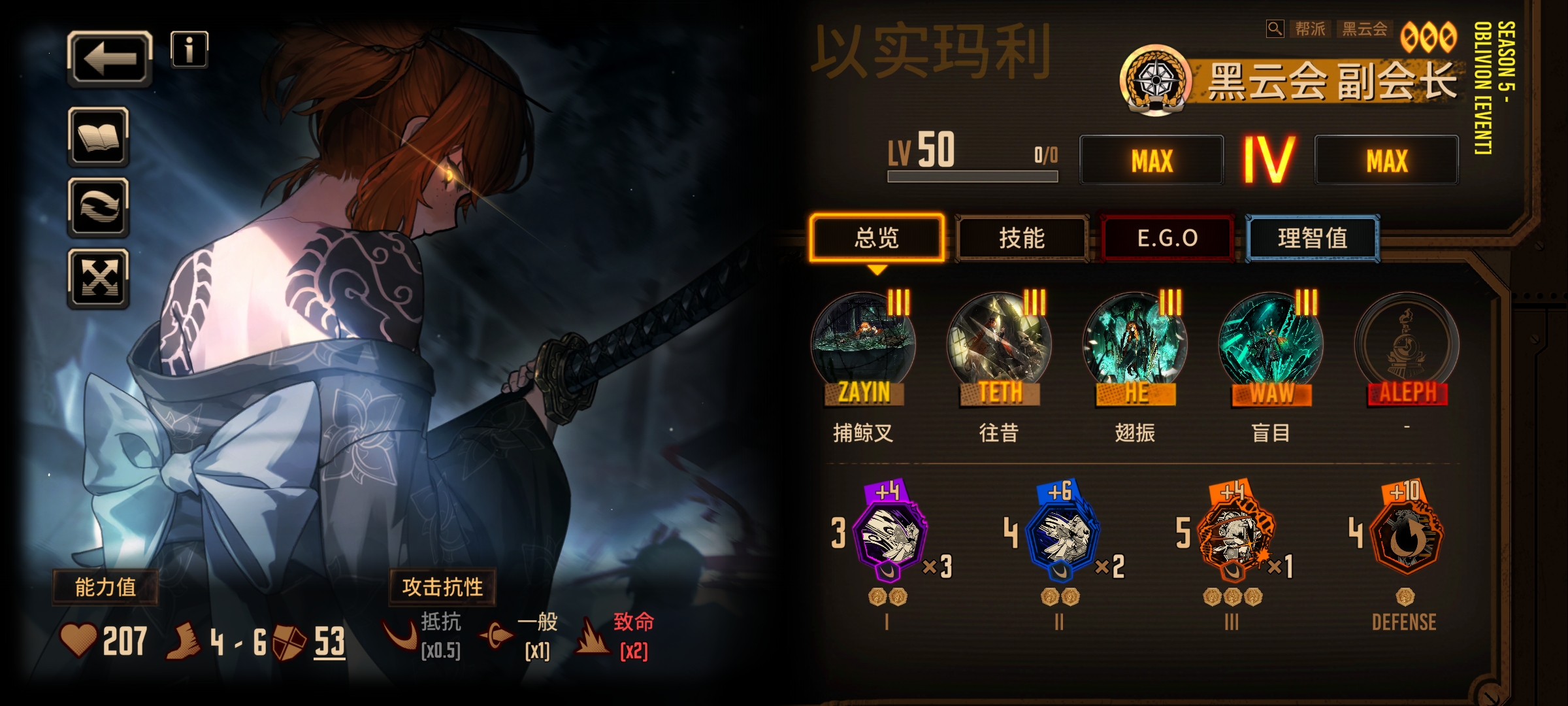The height and width of the screenshot is (706, 1568).
Task: Show the 理智值 sanity tab
Action: 1313,238
